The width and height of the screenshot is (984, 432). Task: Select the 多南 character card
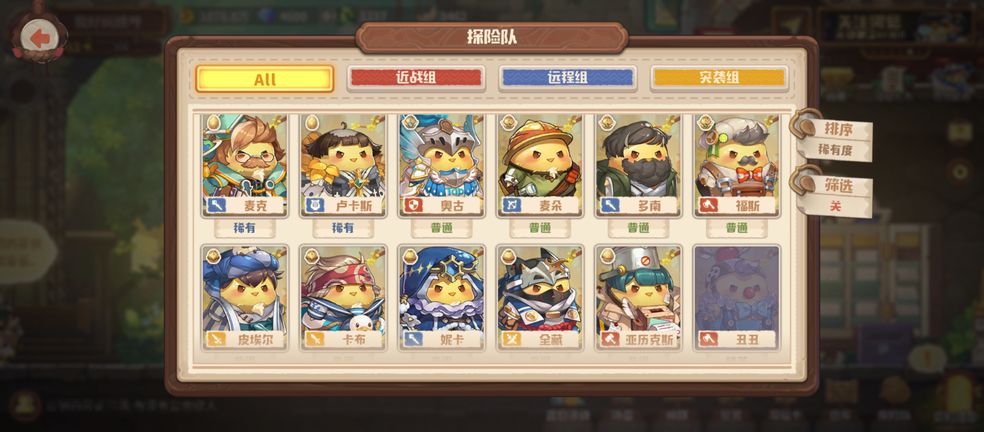638,165
